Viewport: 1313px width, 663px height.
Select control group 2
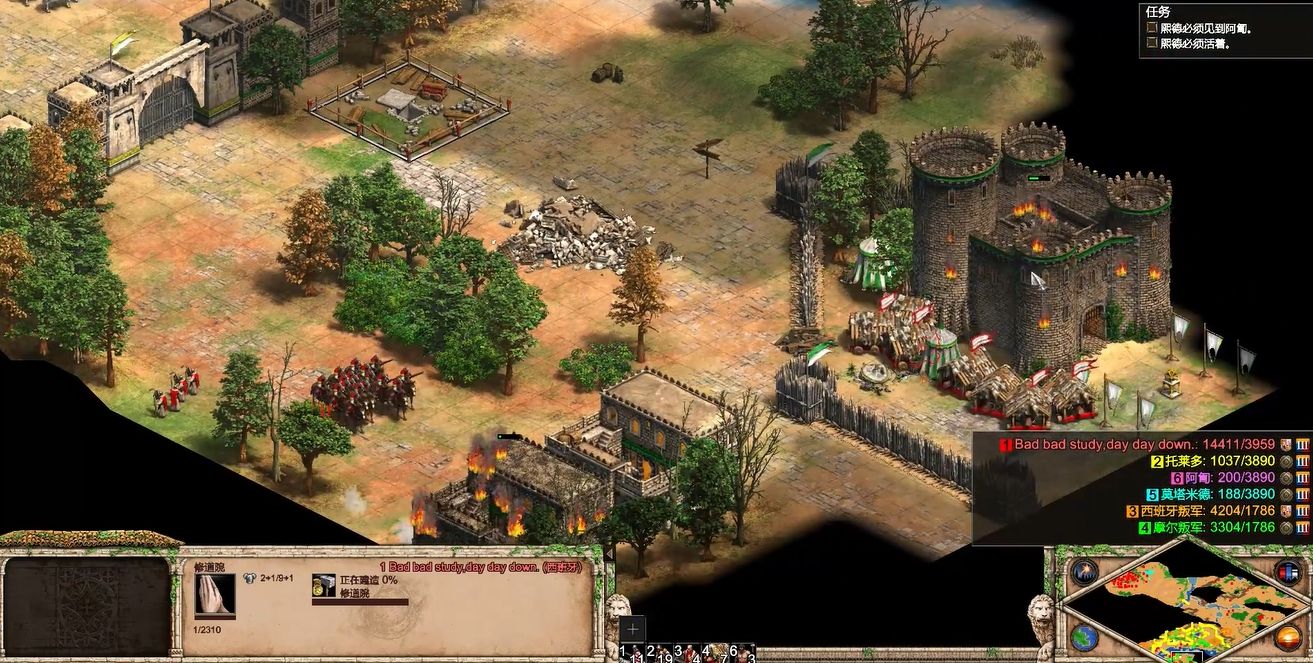click(x=654, y=654)
